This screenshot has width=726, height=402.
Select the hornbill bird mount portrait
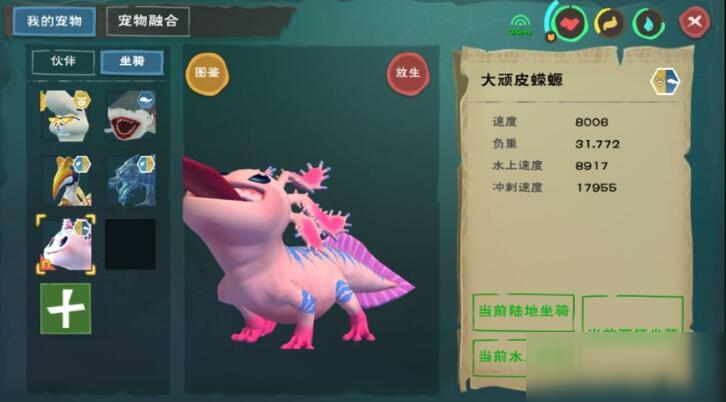64,180
